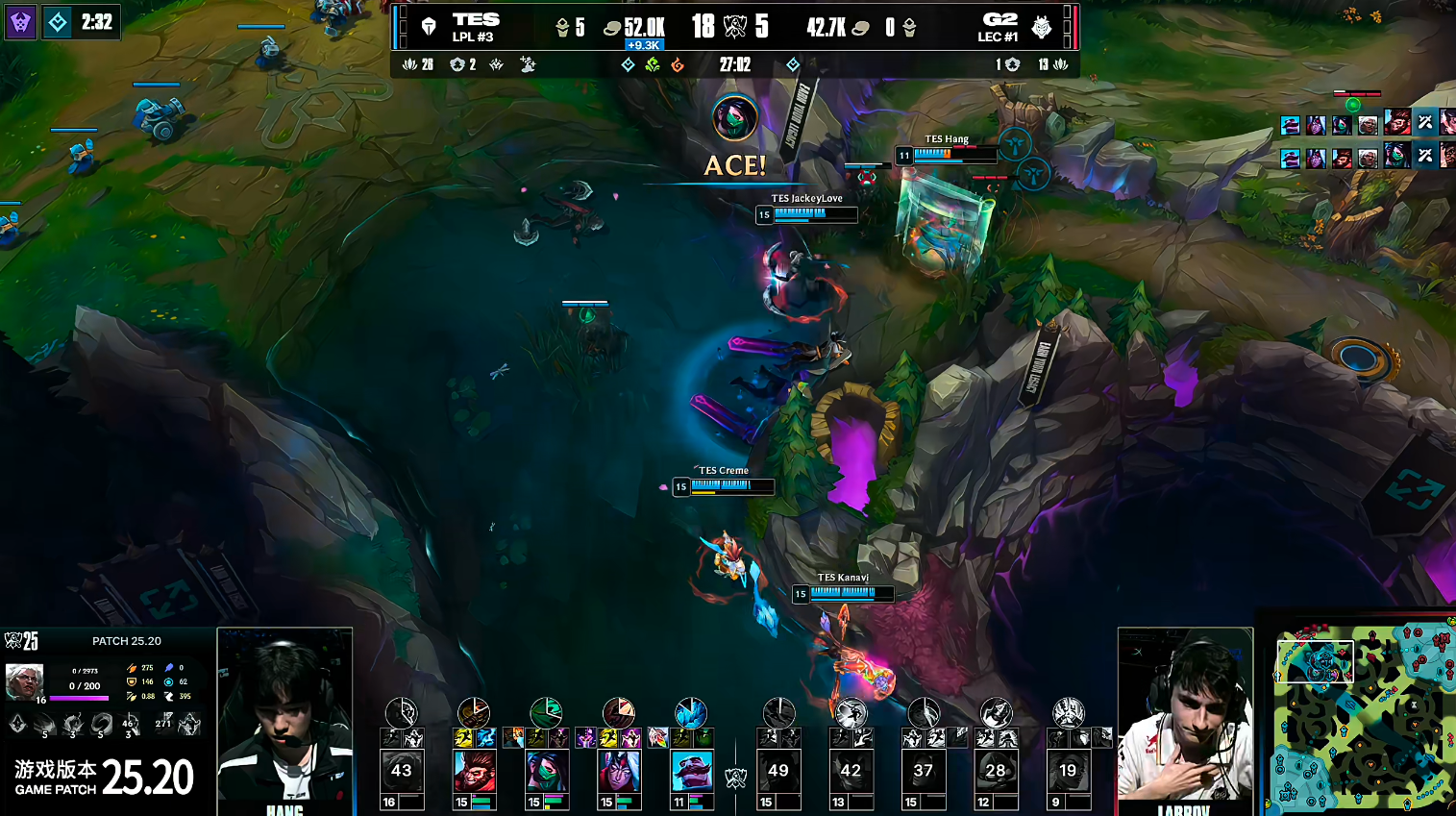Click the ability icon showing 271 cooldown
The height and width of the screenshot is (816, 1456).
tap(162, 723)
